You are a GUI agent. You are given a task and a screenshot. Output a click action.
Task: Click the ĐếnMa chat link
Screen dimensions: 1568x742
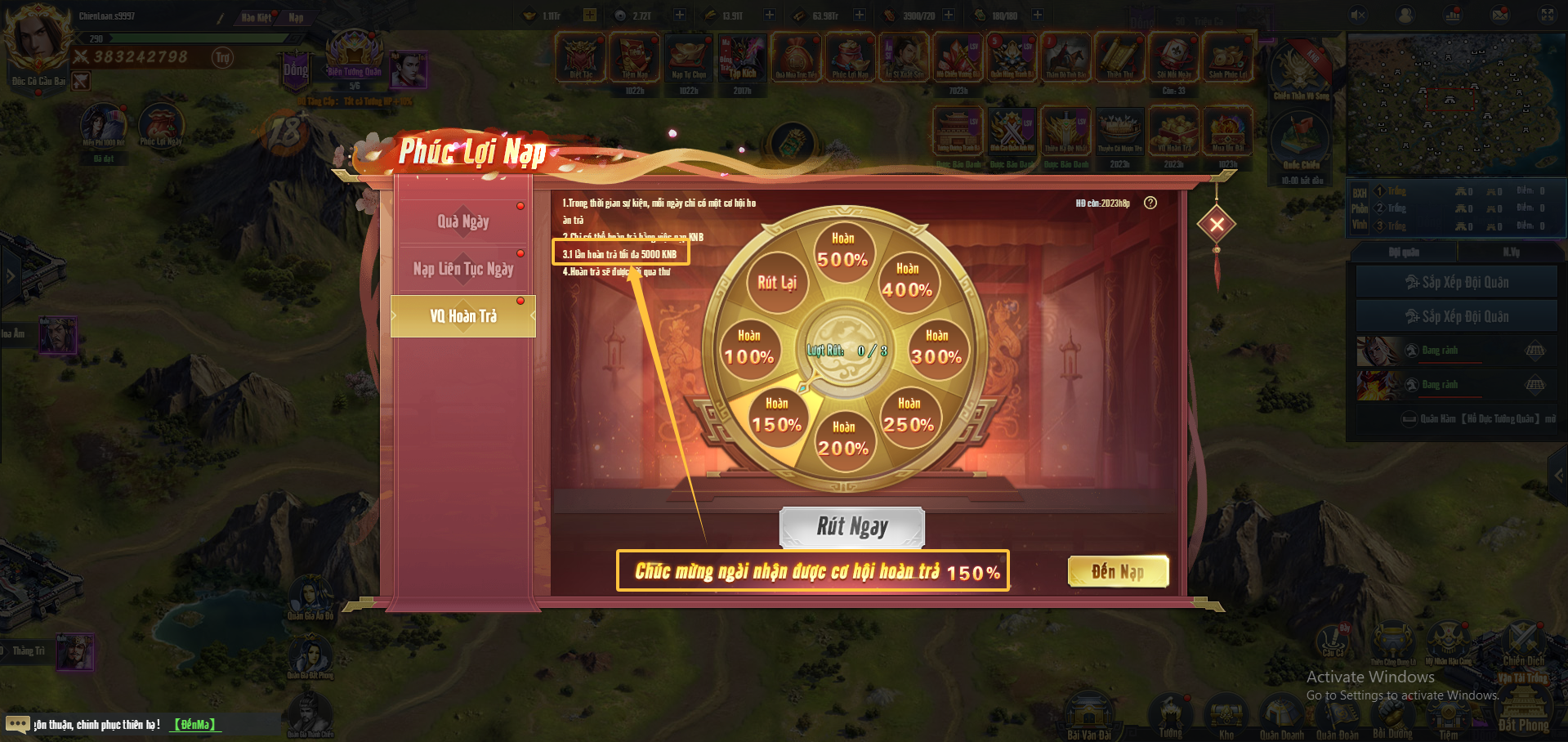pos(194,724)
